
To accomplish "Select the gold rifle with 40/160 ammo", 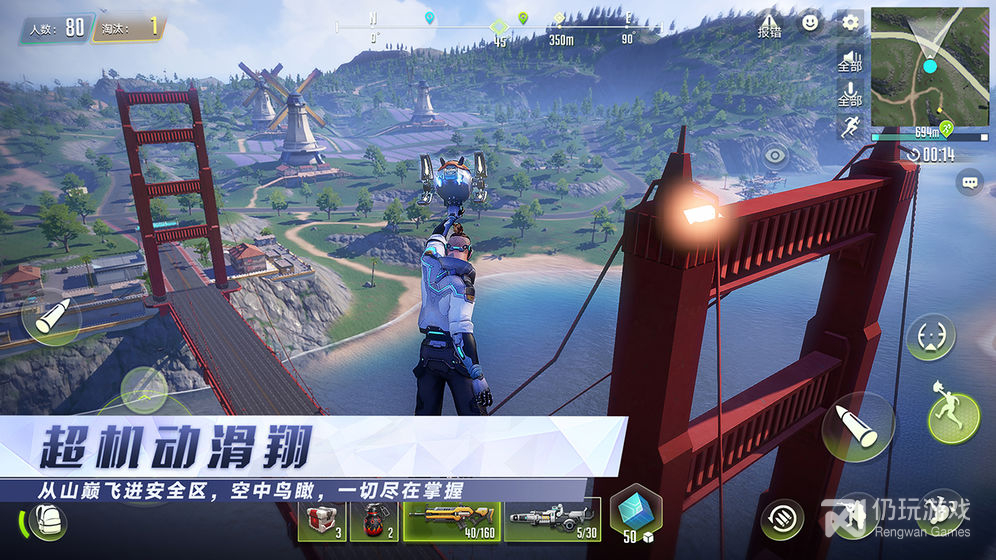I will coord(451,520).
